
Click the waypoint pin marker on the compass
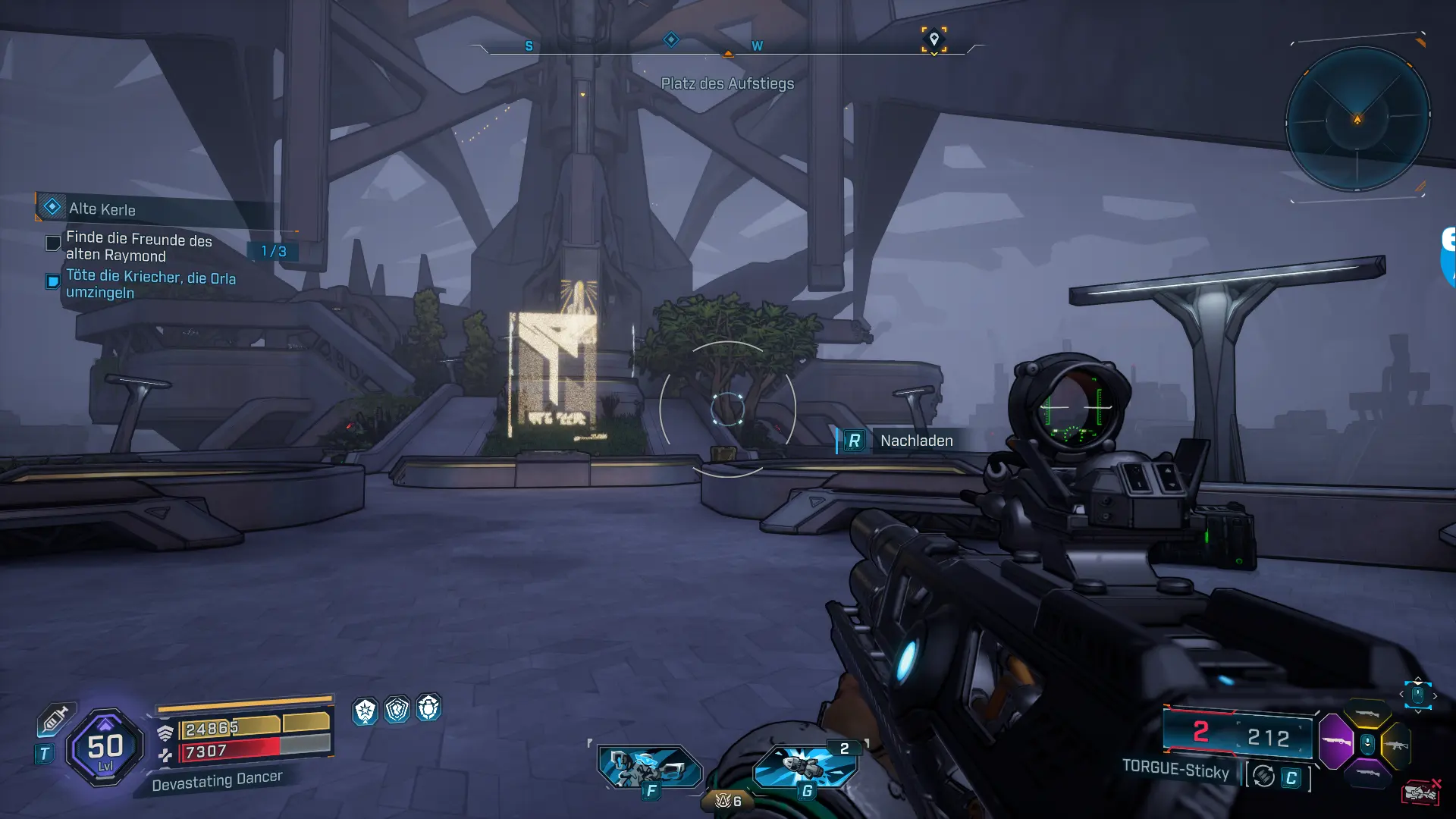pos(934,39)
